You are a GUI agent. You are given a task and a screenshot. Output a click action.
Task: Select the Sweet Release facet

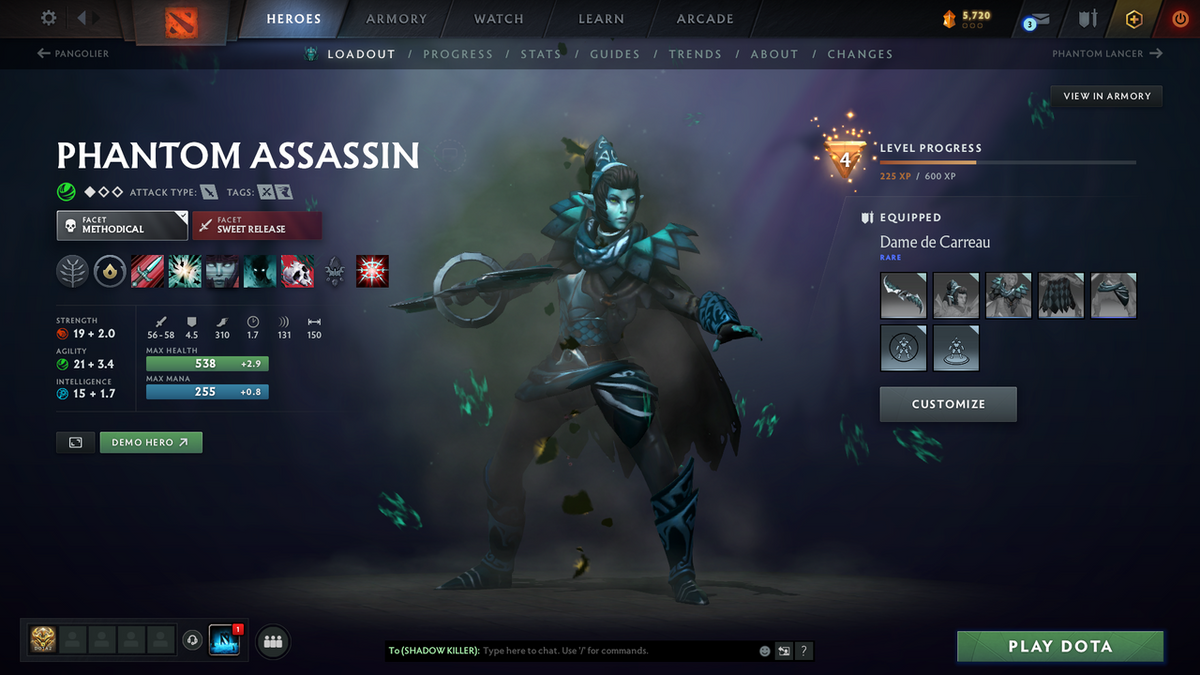256,225
